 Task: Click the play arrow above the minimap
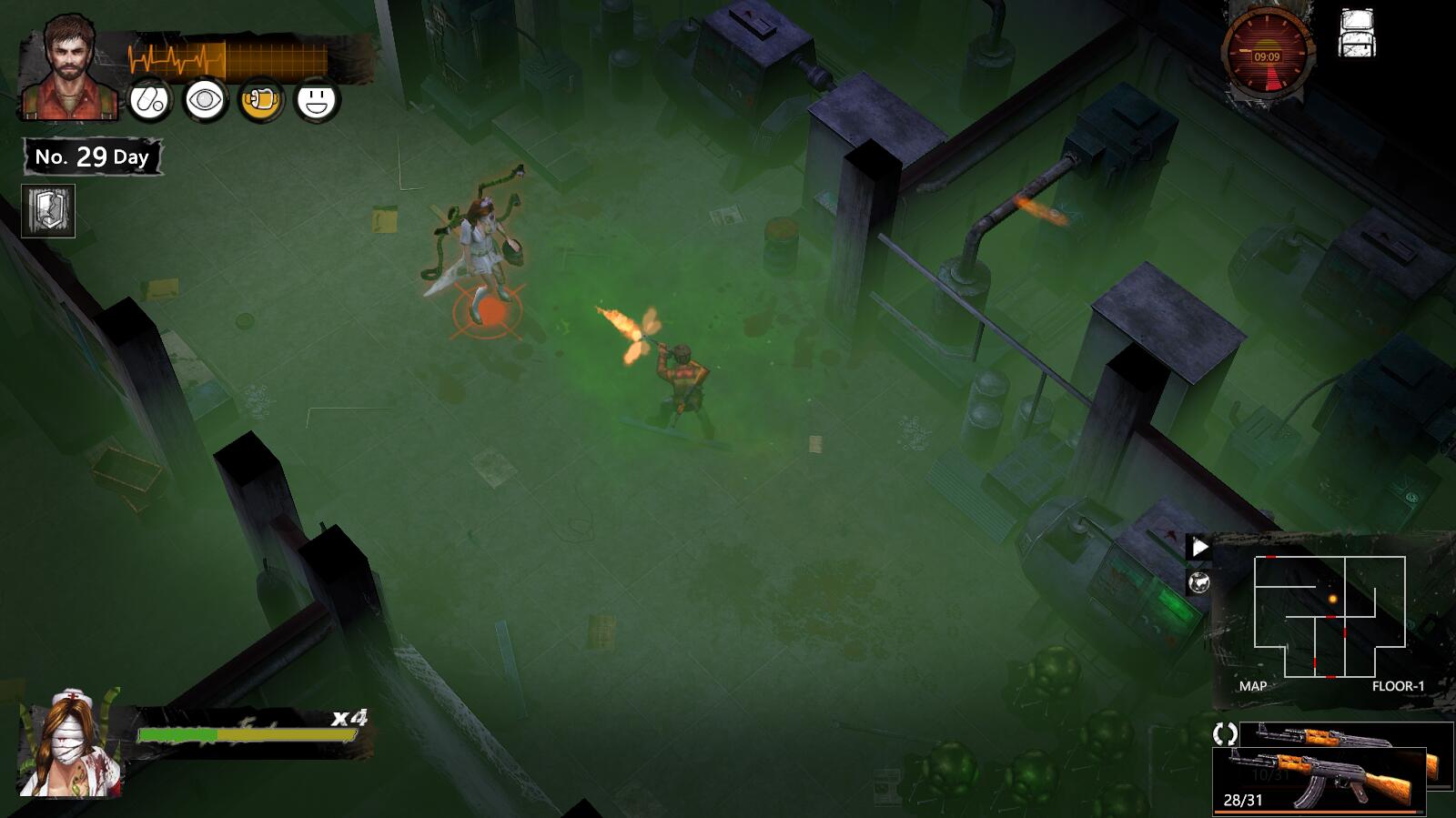(1200, 547)
